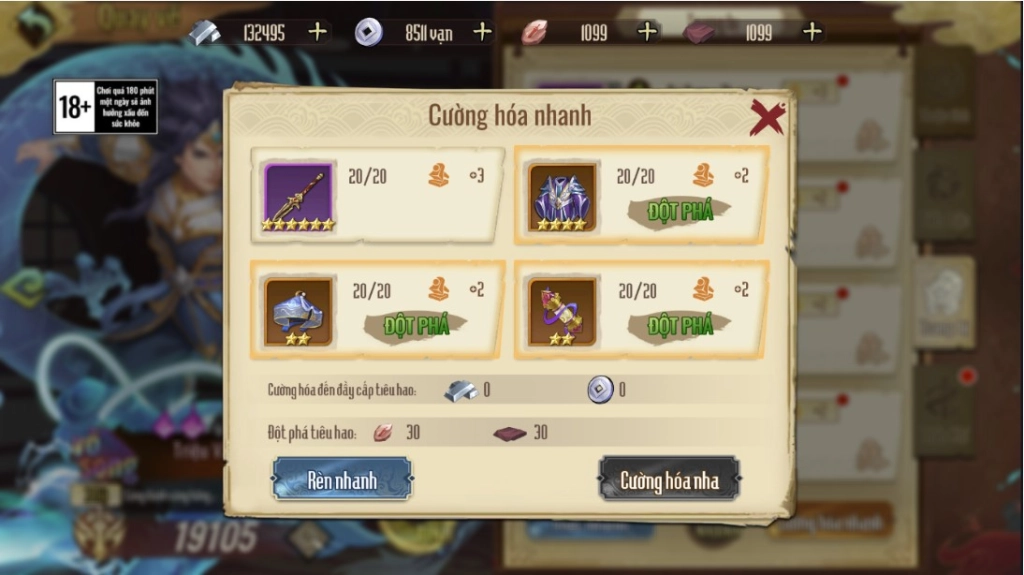Image resolution: width=1024 pixels, height=575 pixels.
Task: Activate Đột Phá for the armor
Action: coord(680,211)
